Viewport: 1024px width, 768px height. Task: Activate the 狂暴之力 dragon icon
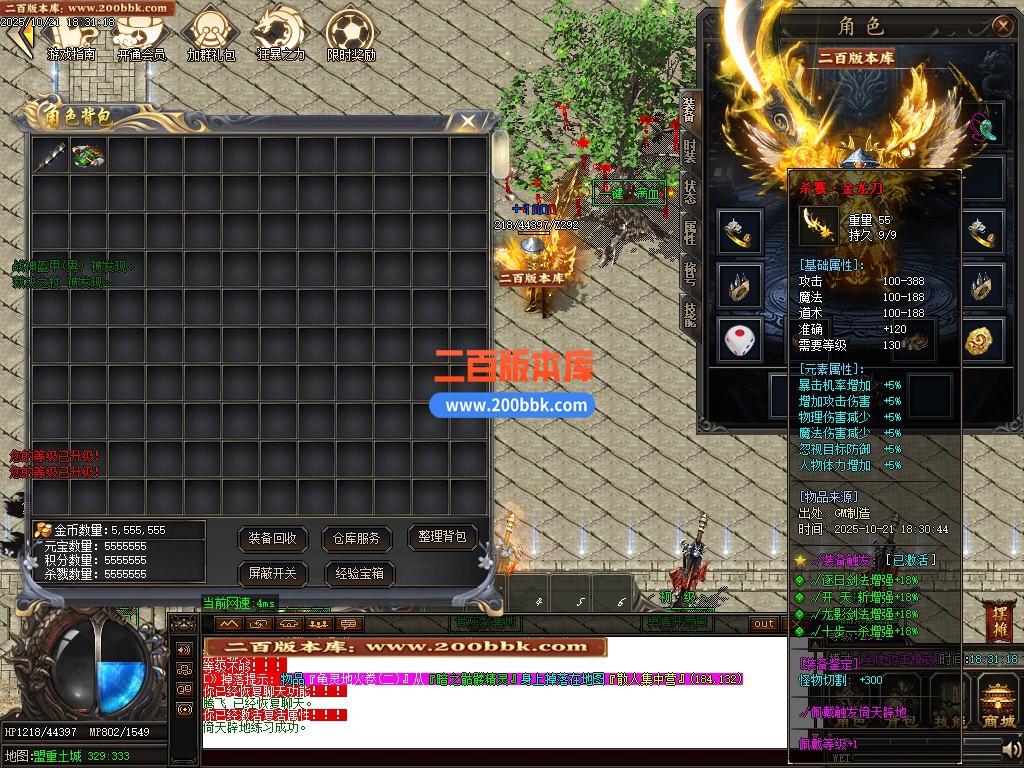pos(280,36)
